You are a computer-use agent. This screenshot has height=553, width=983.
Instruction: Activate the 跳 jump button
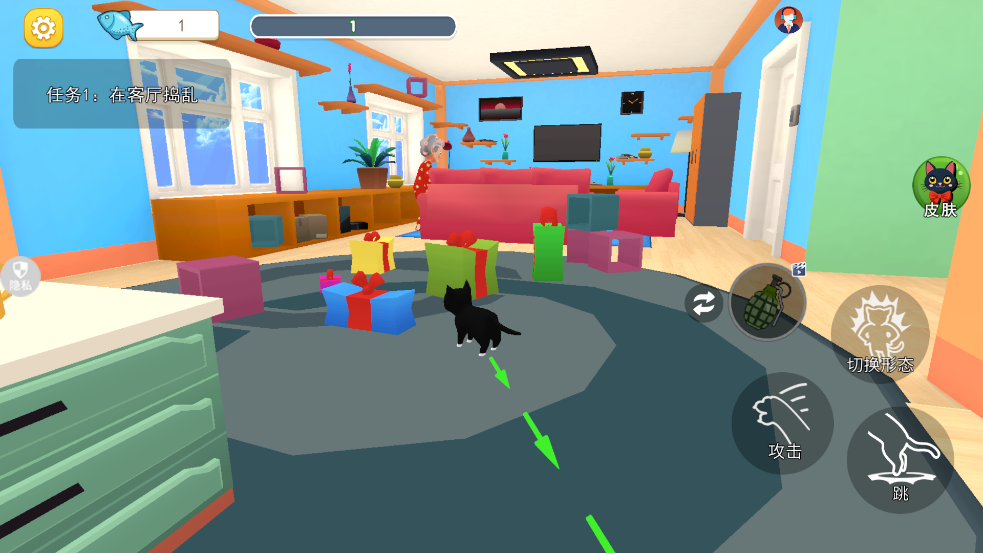point(900,459)
